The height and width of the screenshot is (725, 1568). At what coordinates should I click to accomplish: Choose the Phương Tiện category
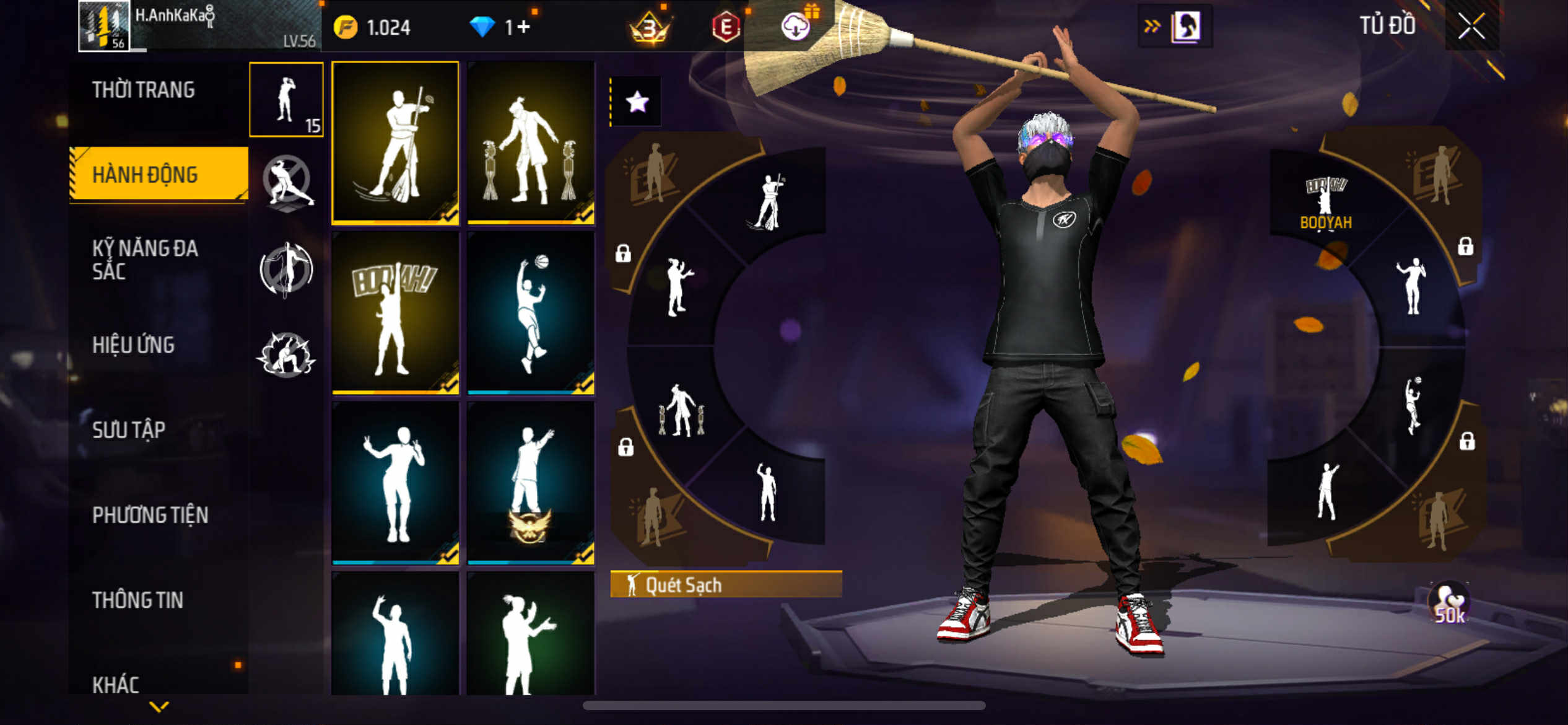click(150, 515)
